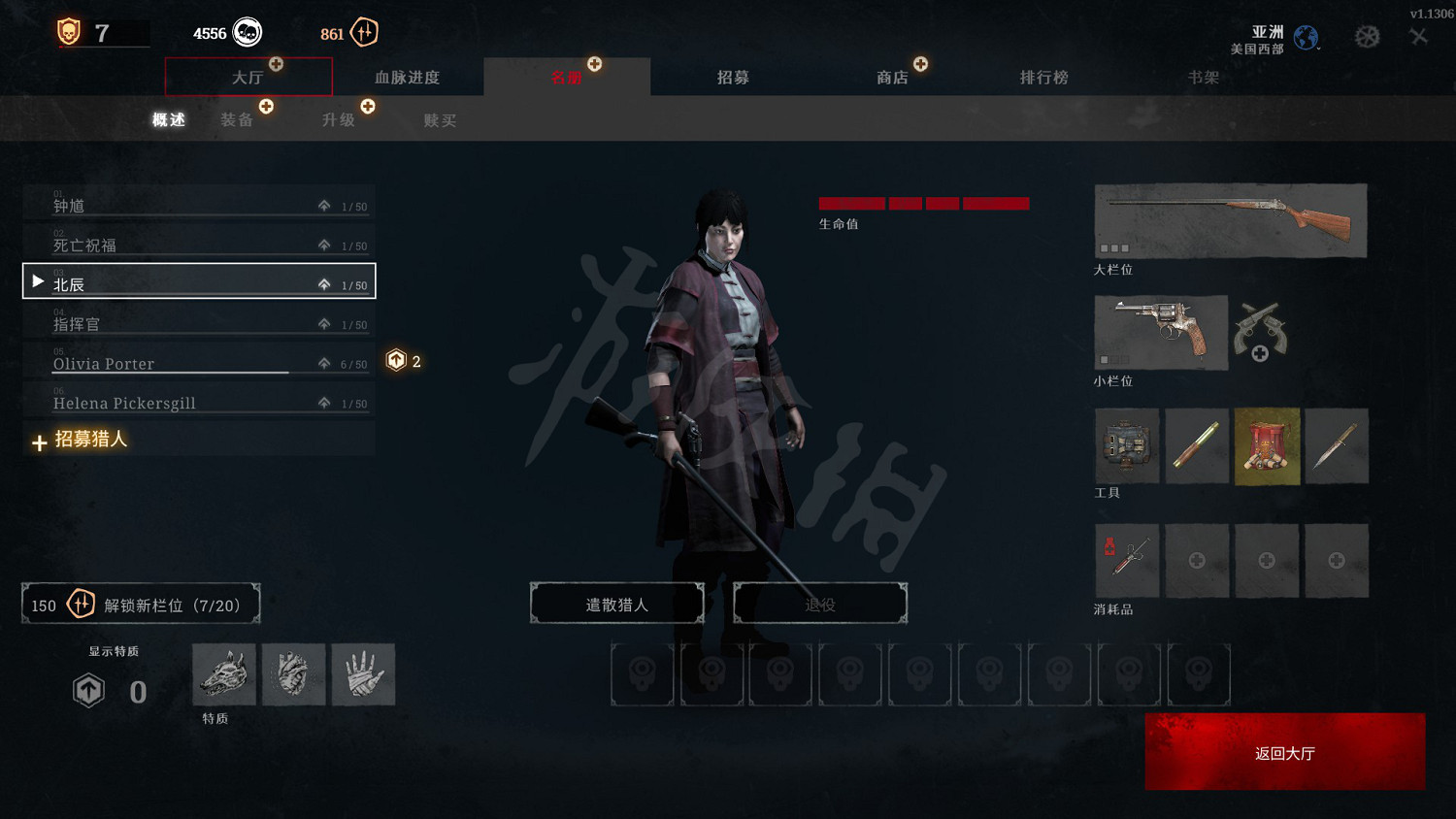Switch to the 商店 tab
The width and height of the screenshot is (1456, 819).
pos(893,78)
